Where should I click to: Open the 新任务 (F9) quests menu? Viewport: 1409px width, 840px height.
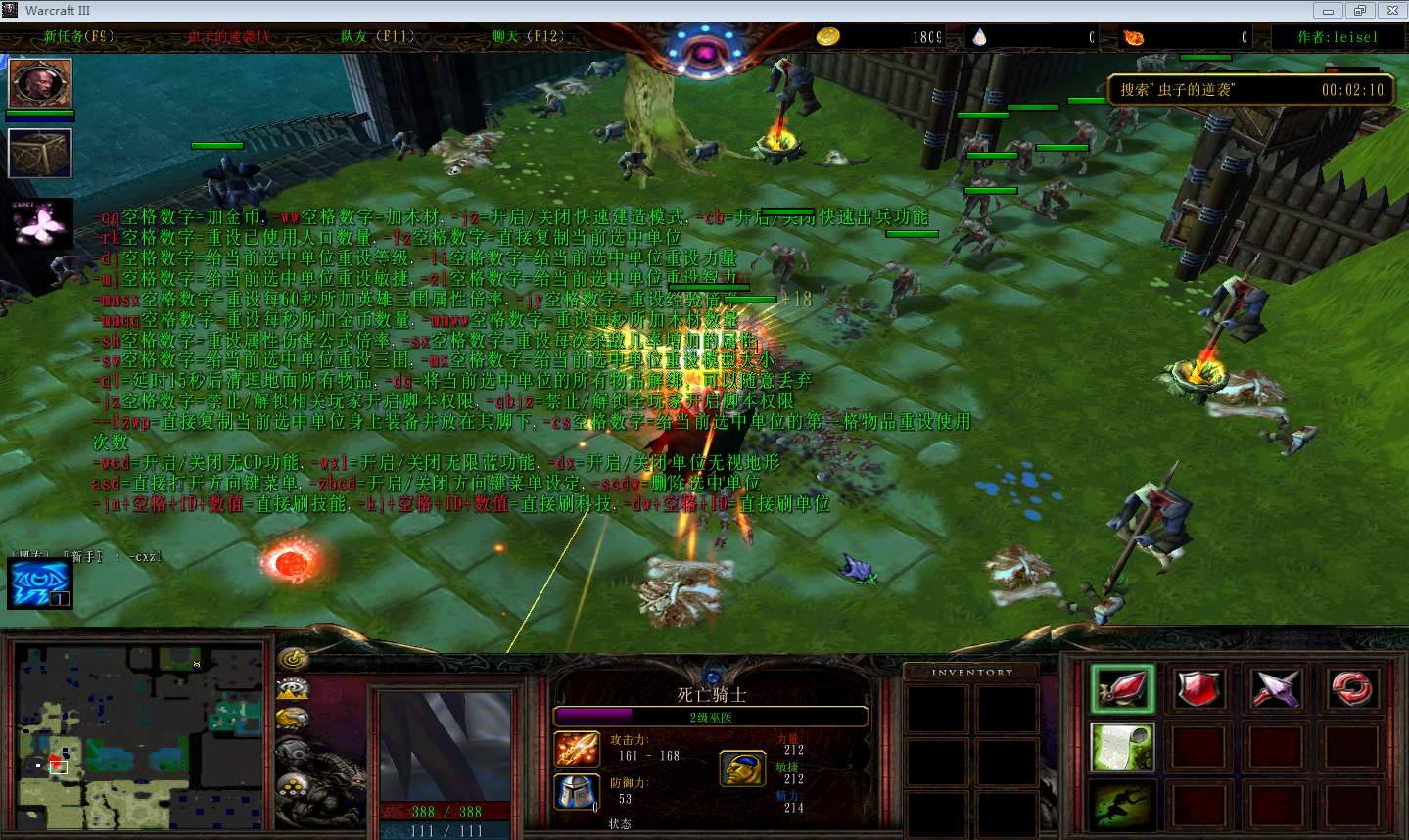click(x=78, y=37)
